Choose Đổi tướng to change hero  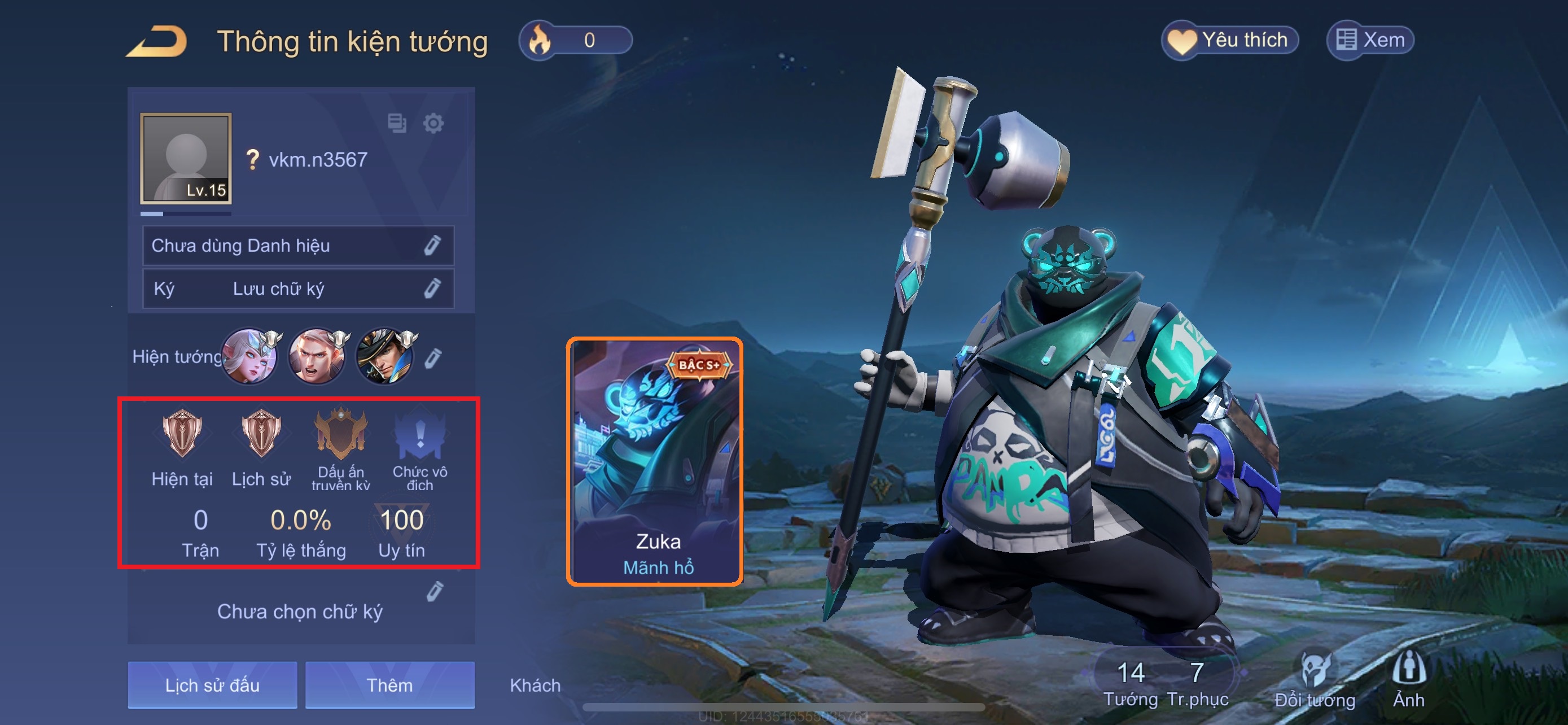[x=1315, y=680]
